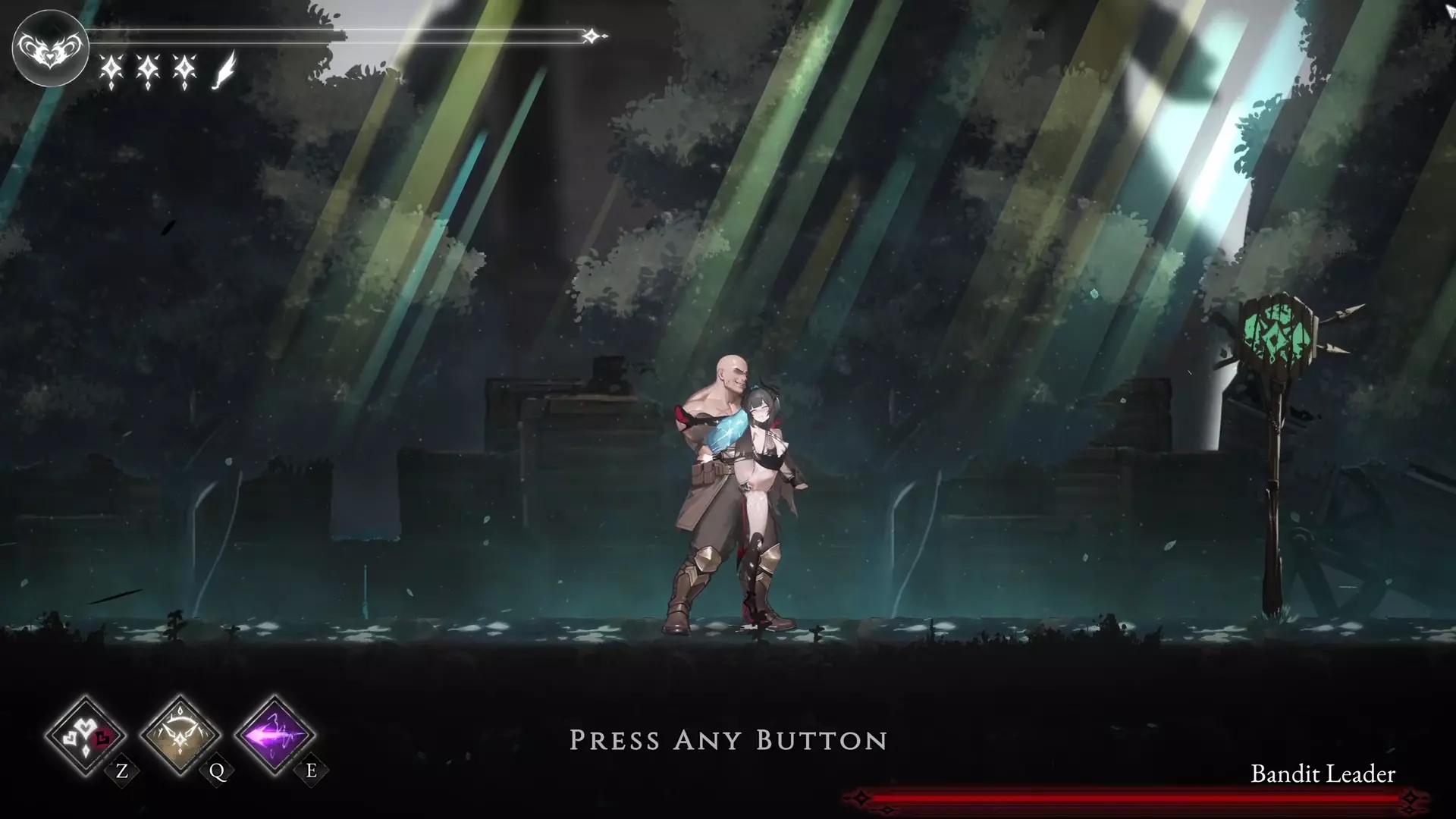
Task: Trigger the purple arrow dash skill
Action: point(275,735)
